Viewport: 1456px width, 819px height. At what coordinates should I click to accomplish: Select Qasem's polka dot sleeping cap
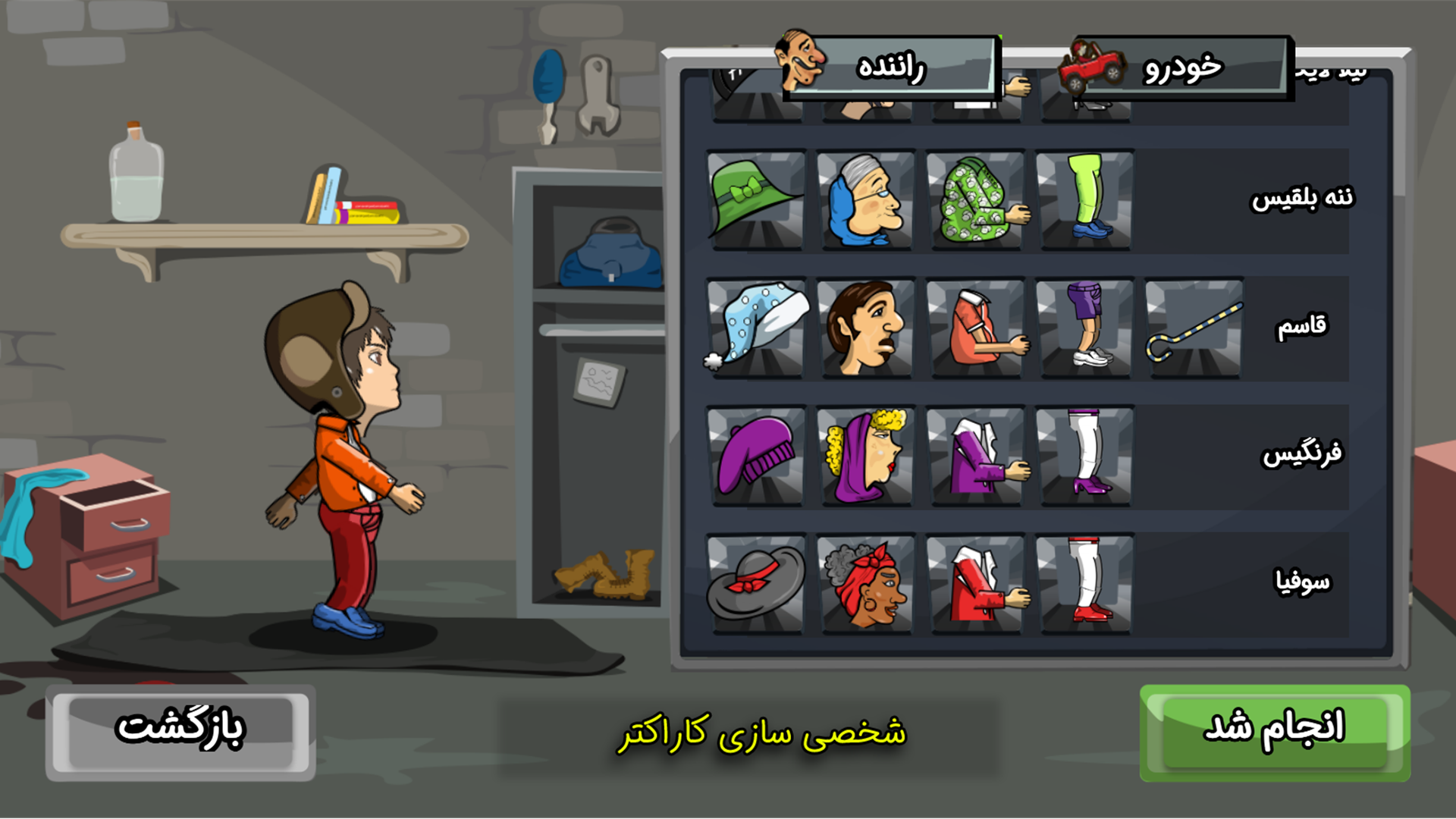pos(755,328)
